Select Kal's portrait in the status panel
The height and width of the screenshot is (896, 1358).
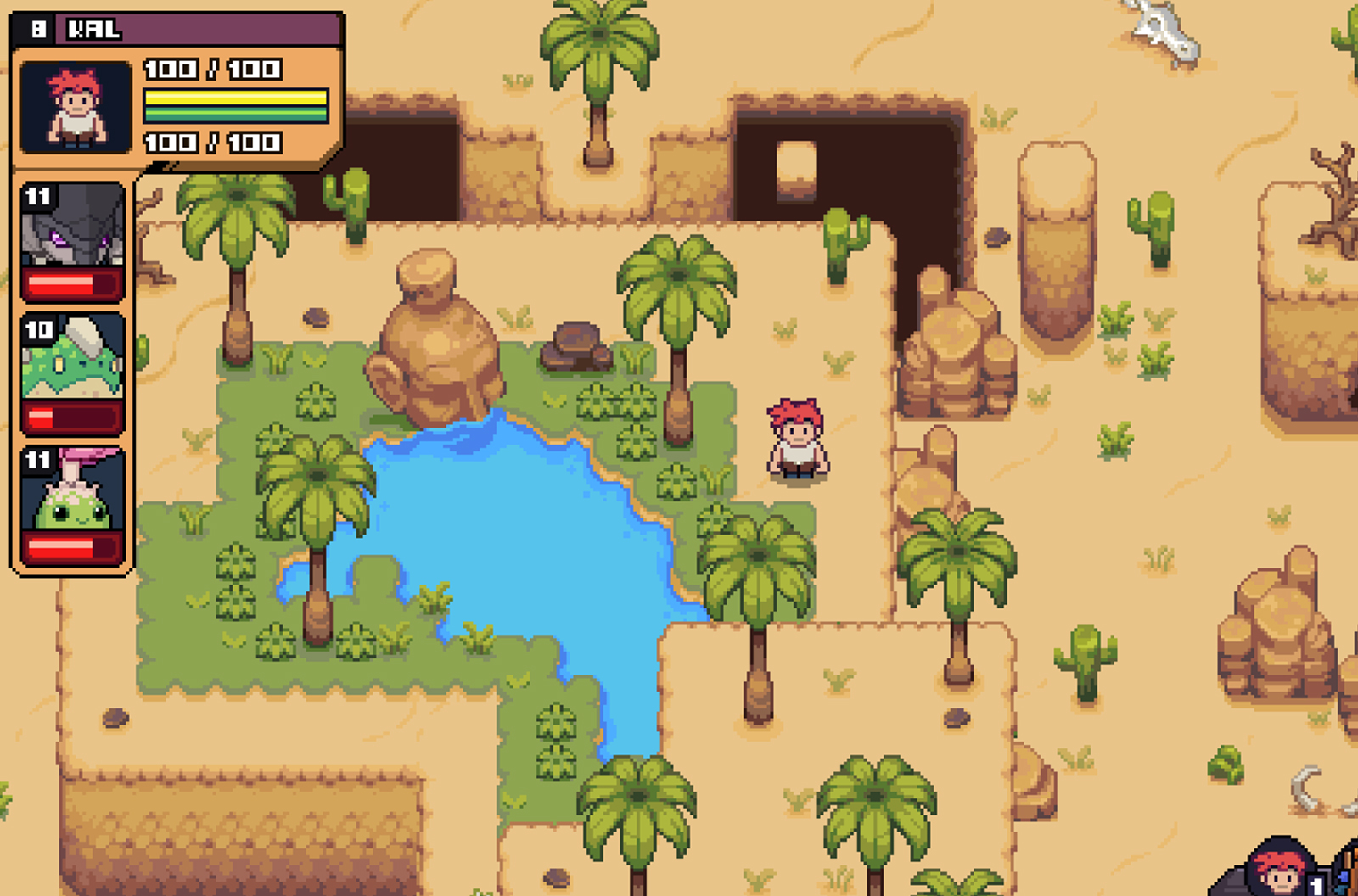pos(76,107)
